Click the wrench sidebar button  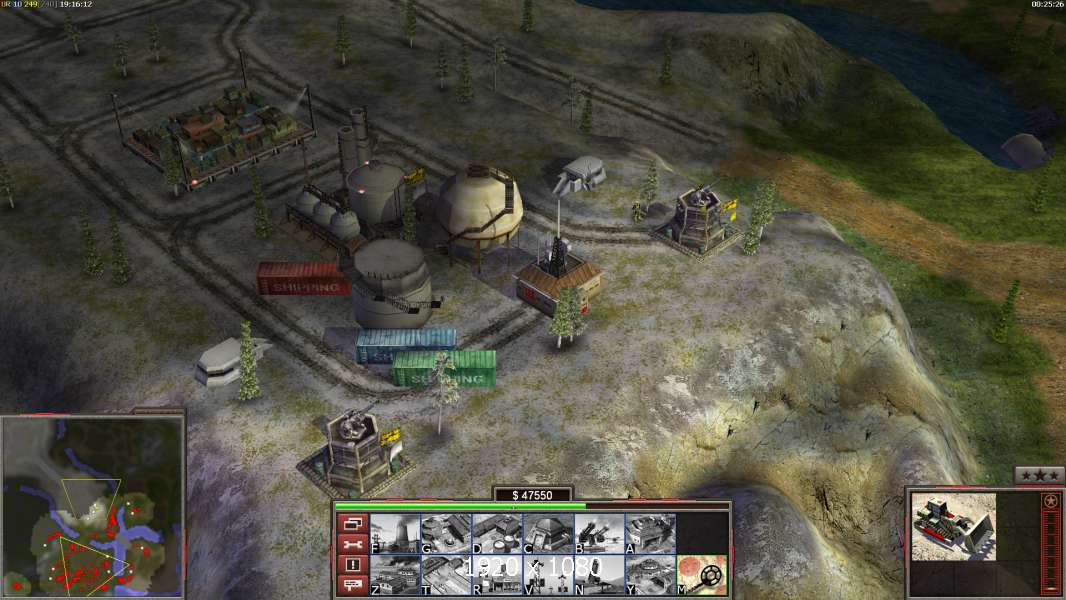[352, 544]
